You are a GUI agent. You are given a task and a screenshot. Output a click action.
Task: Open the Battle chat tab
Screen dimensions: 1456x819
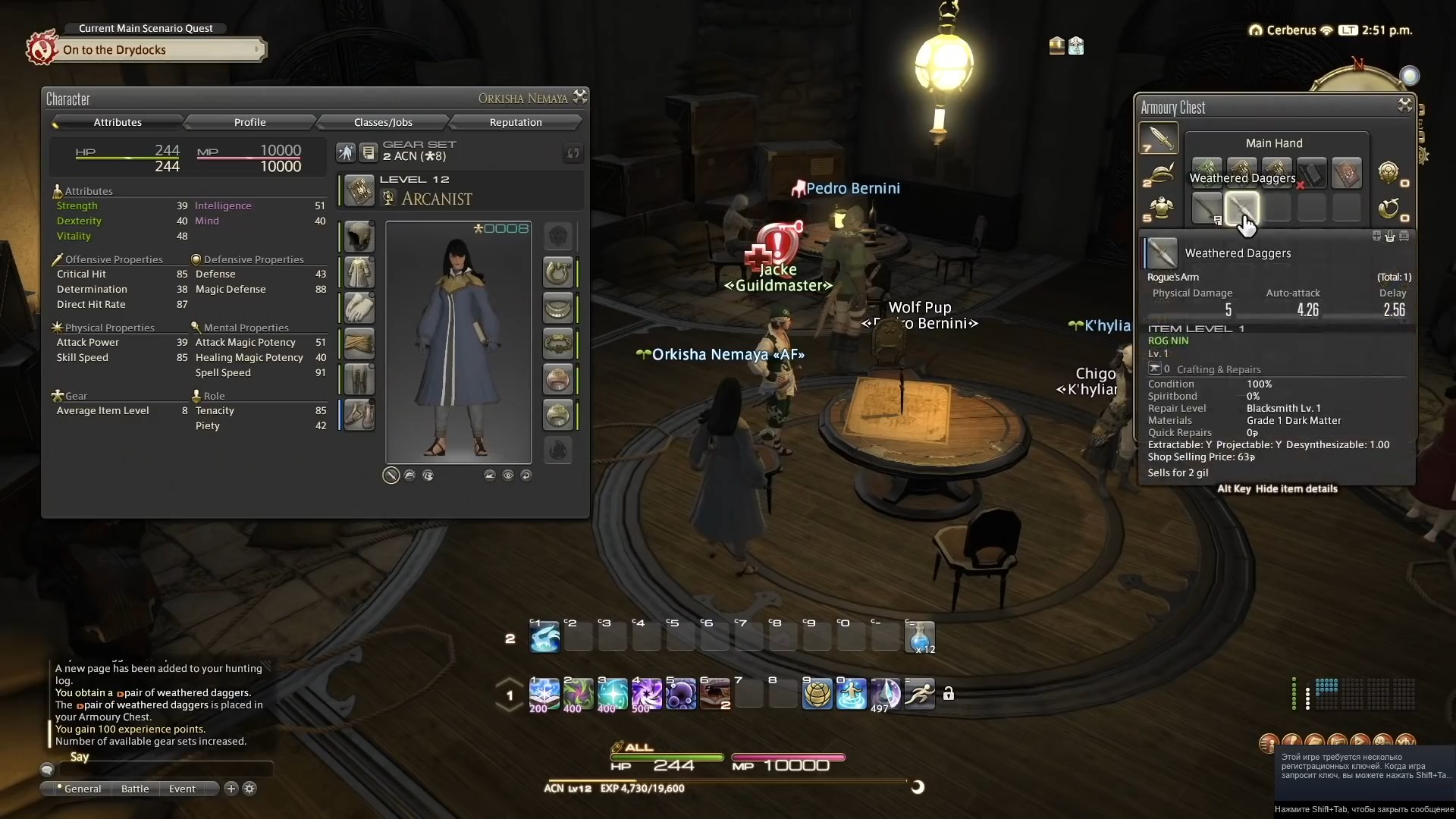(134, 789)
